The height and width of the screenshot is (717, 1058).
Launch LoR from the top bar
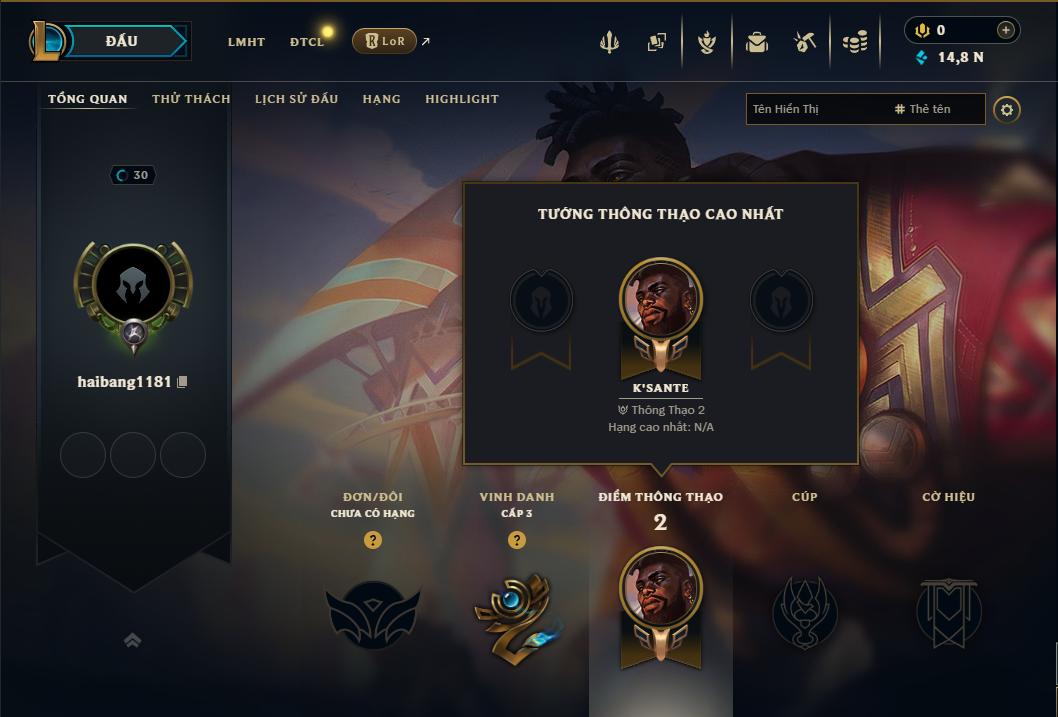coord(384,41)
